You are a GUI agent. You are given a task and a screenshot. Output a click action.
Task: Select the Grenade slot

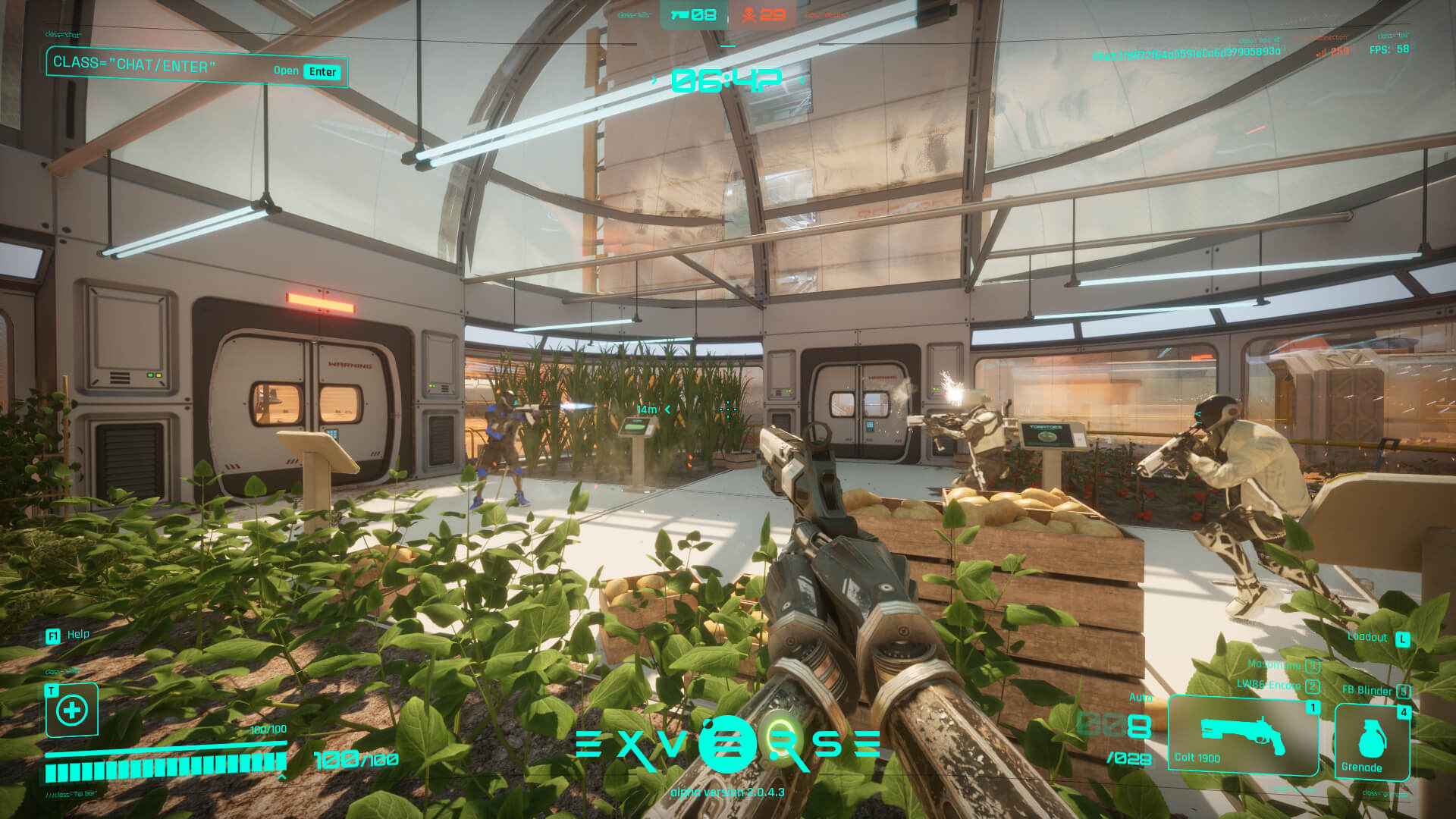coord(1371,742)
